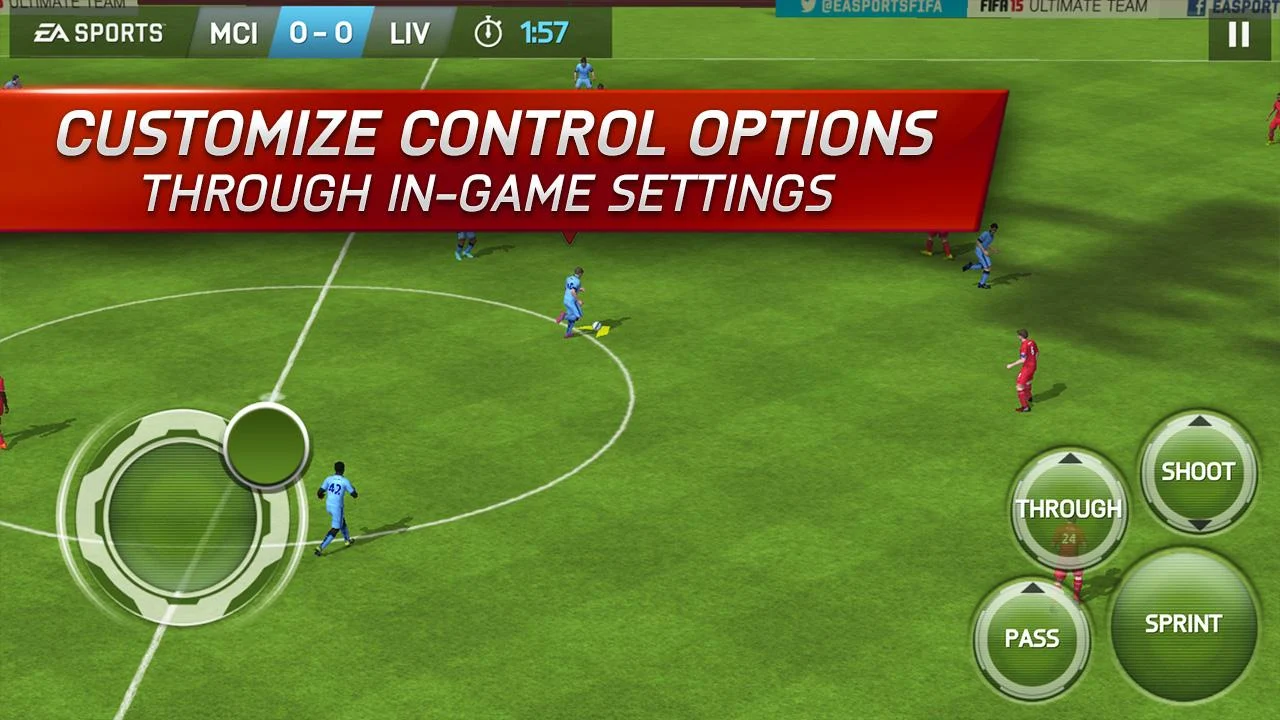Viewport: 1280px width, 720px height.
Task: Toggle the SPRINT control button
Action: [x=1183, y=624]
